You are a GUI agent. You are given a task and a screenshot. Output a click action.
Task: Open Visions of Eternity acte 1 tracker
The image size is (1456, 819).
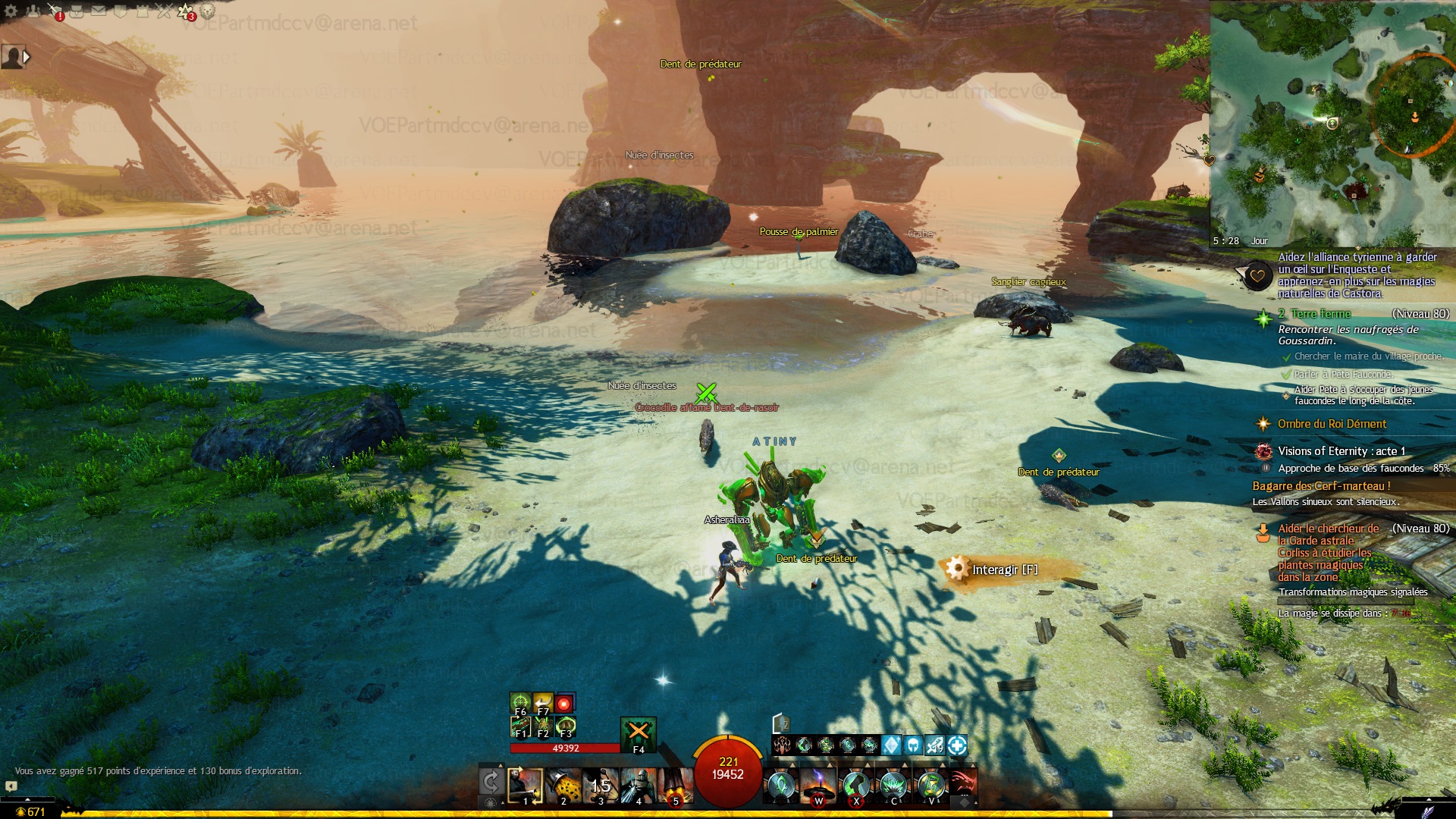tap(1341, 451)
